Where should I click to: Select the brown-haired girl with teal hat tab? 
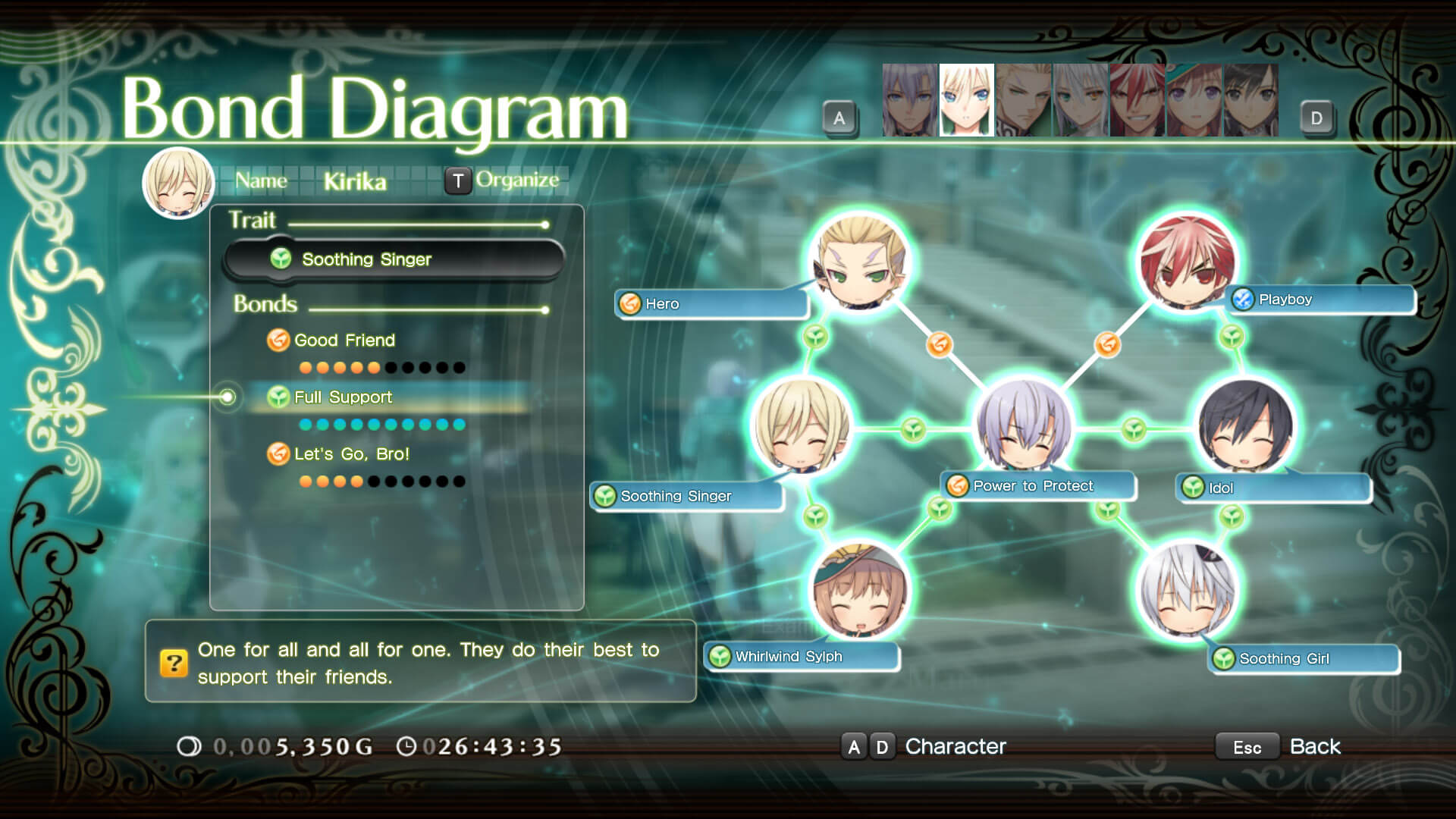click(x=1194, y=100)
